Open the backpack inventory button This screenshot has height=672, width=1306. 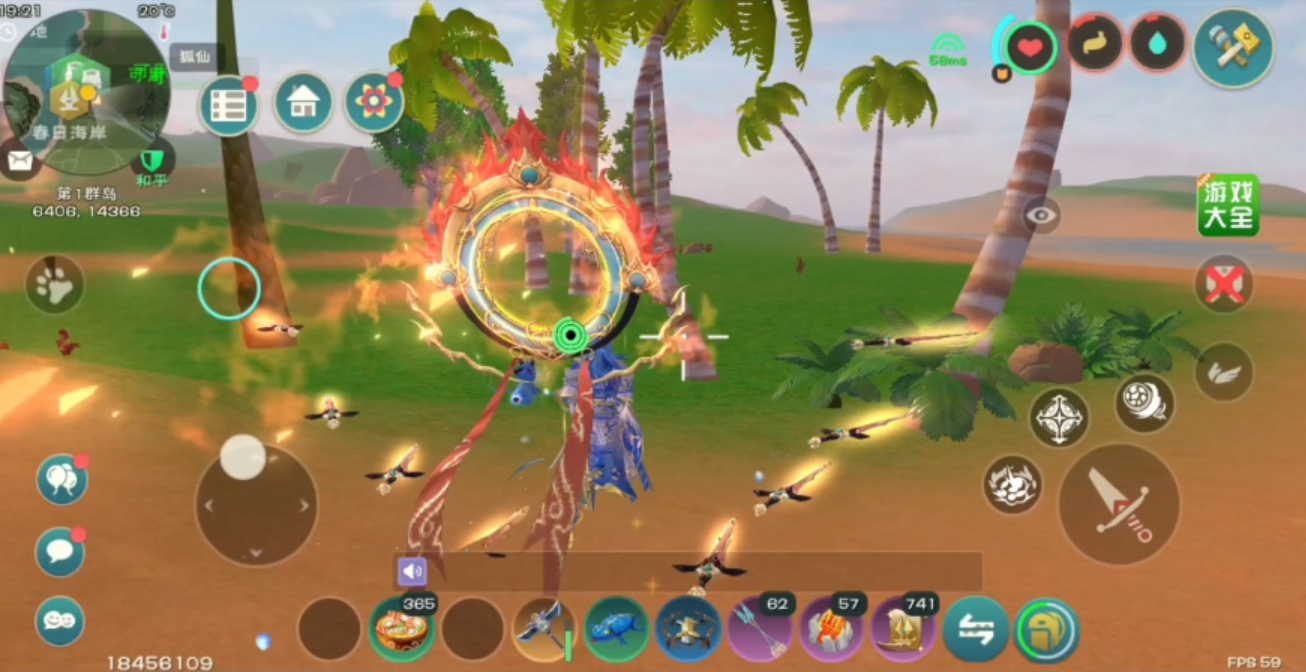[1047, 629]
